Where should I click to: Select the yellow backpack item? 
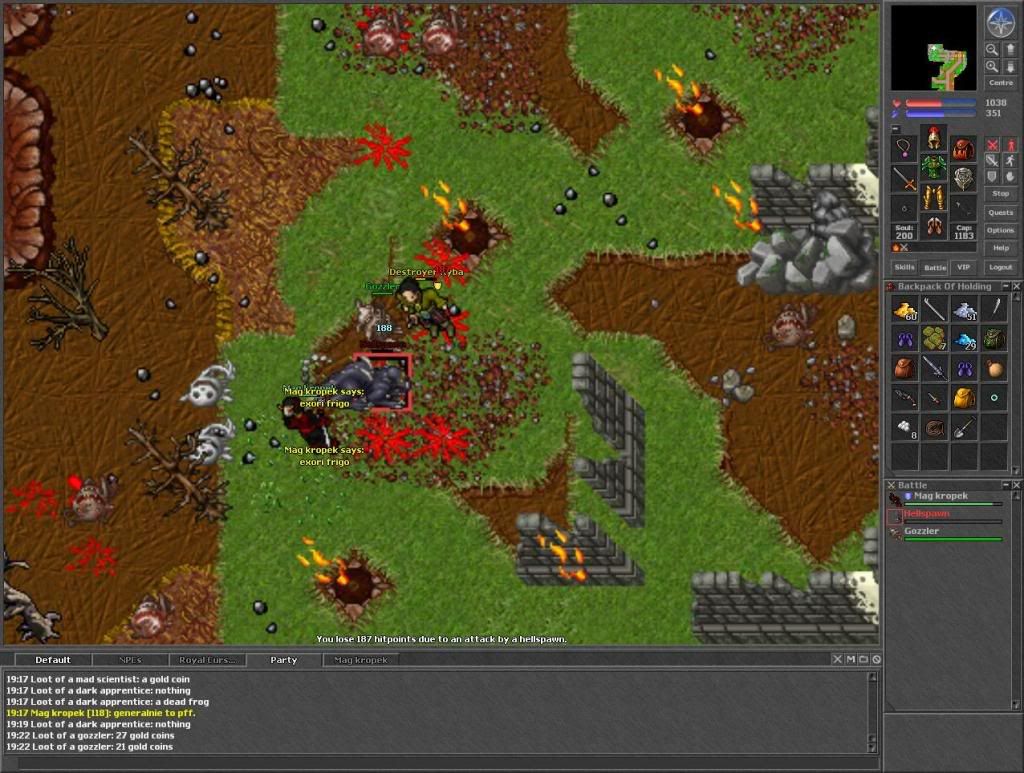(x=963, y=399)
